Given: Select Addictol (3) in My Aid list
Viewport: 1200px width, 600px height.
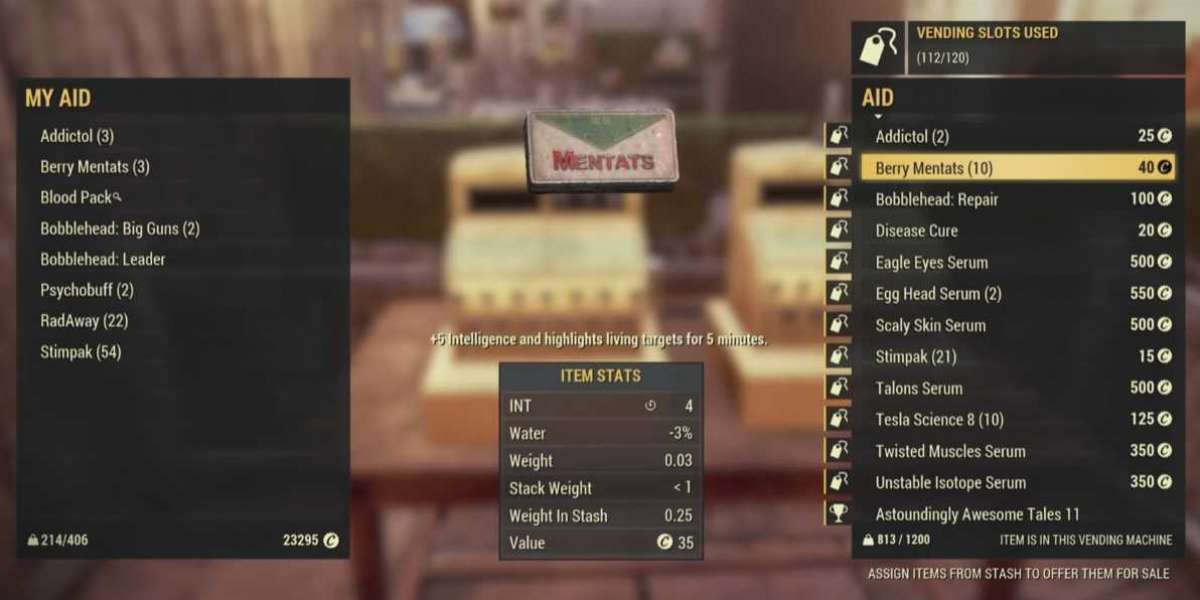Looking at the screenshot, I should point(78,136).
